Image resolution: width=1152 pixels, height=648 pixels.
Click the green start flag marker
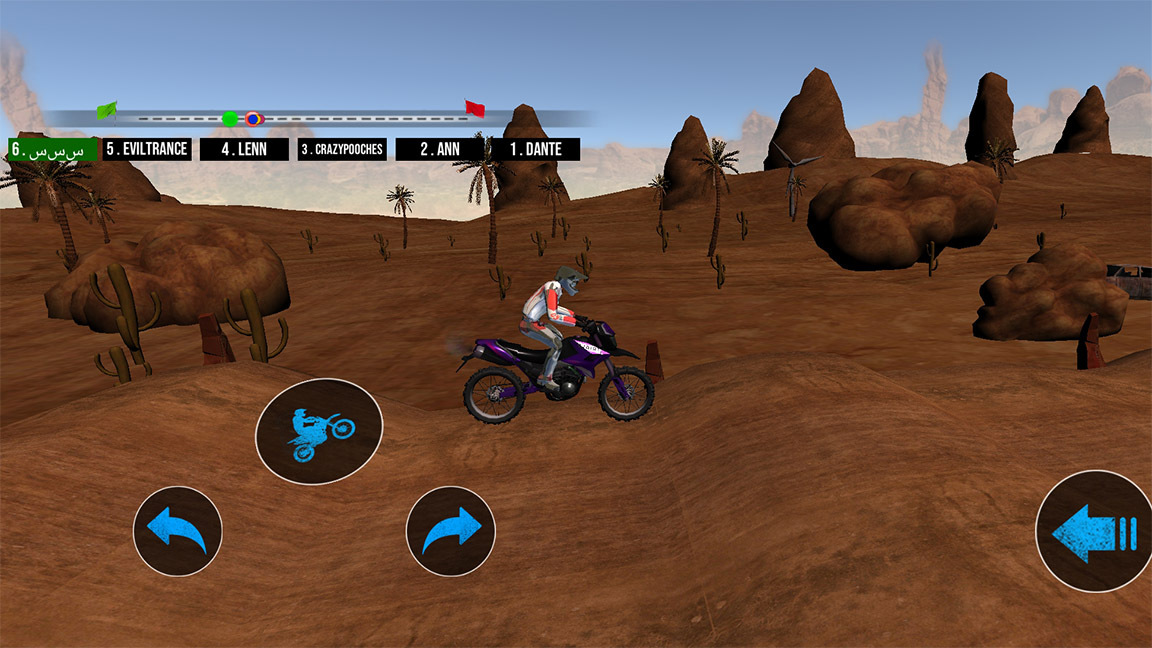[107, 110]
